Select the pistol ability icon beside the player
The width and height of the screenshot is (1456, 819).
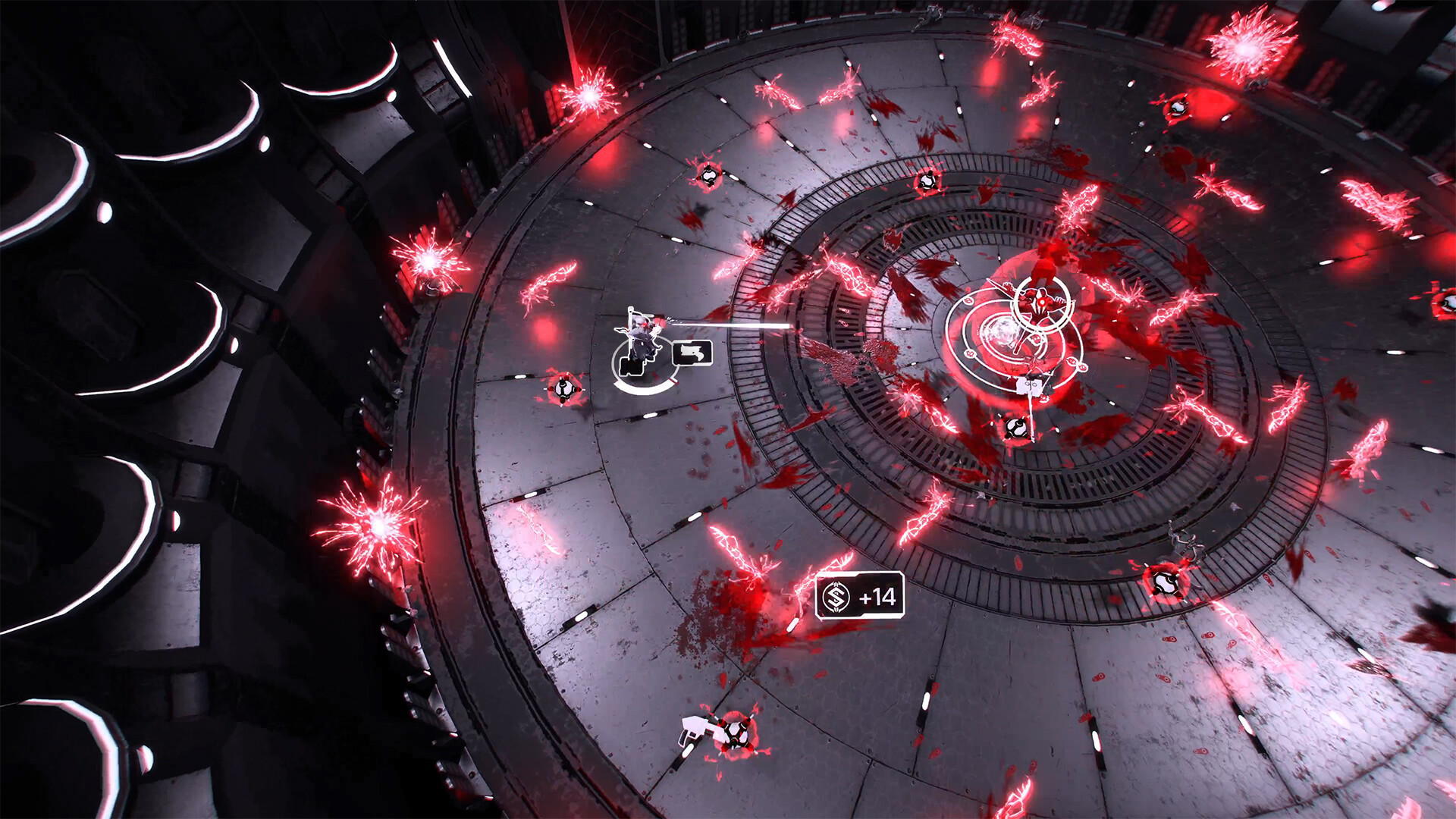click(692, 353)
